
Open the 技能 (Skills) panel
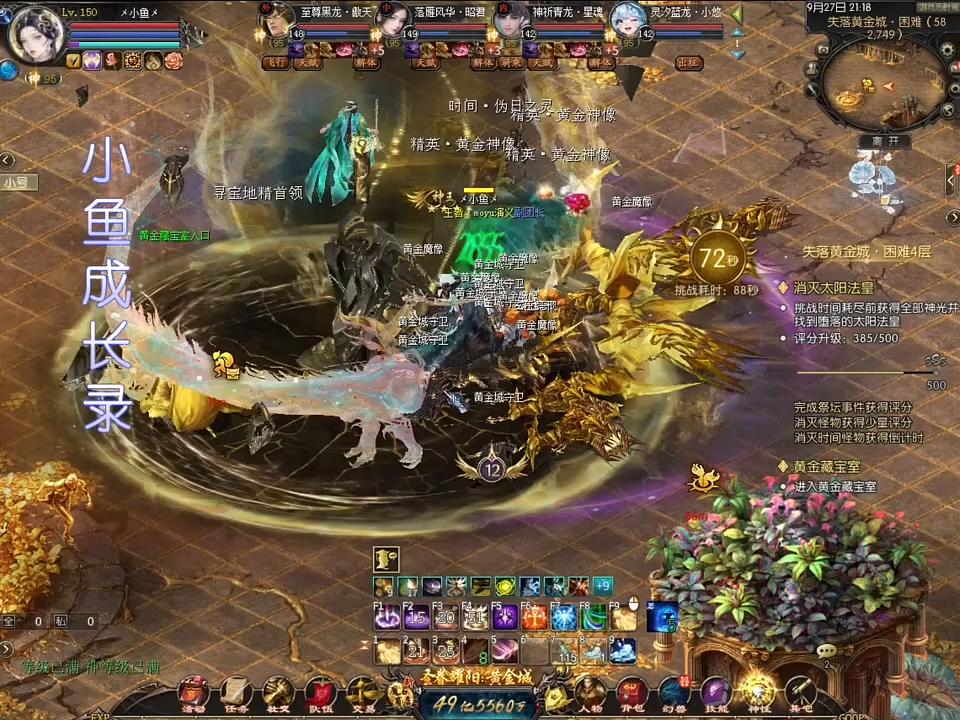click(x=716, y=692)
